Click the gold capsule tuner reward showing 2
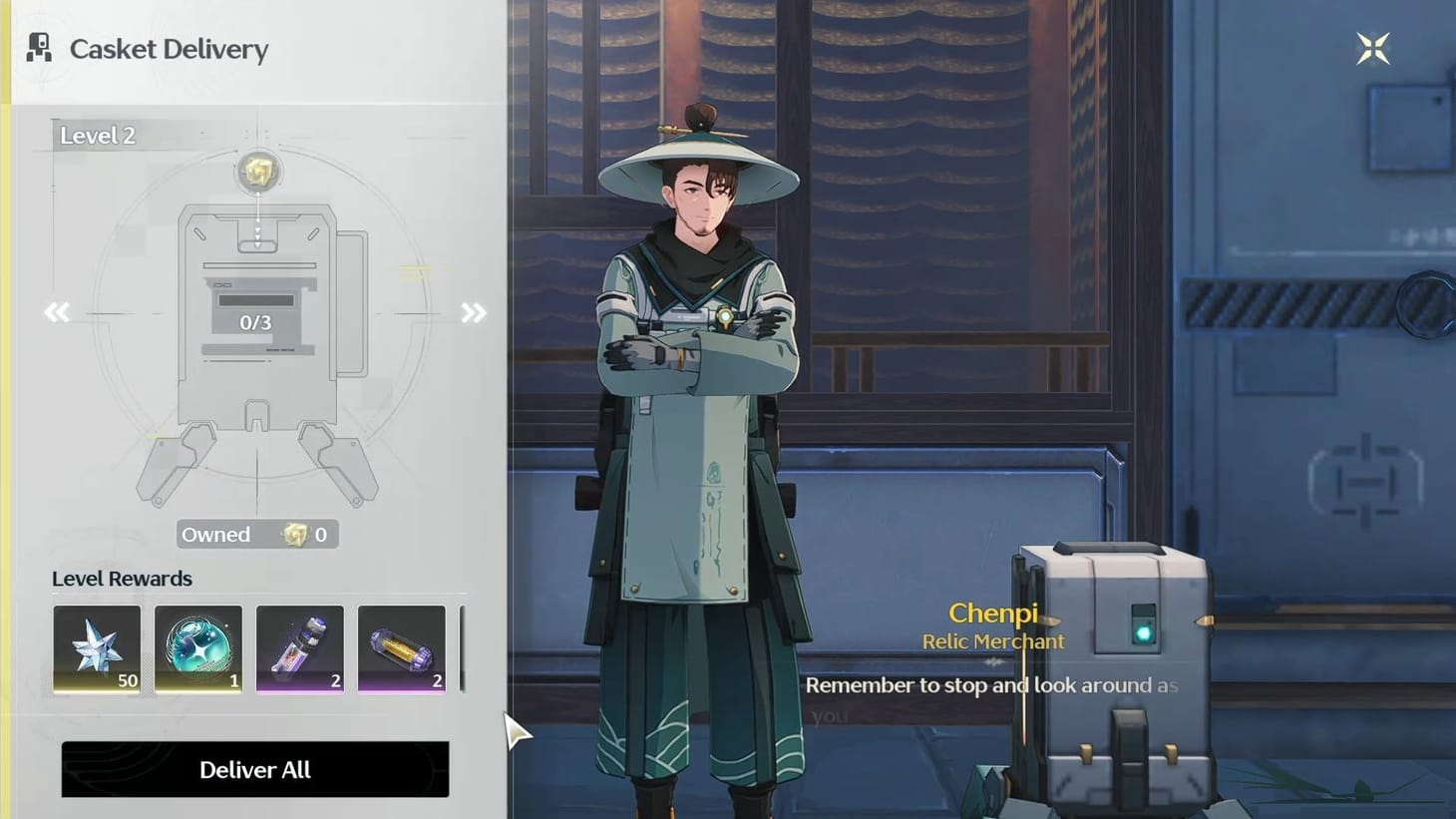 [x=402, y=648]
